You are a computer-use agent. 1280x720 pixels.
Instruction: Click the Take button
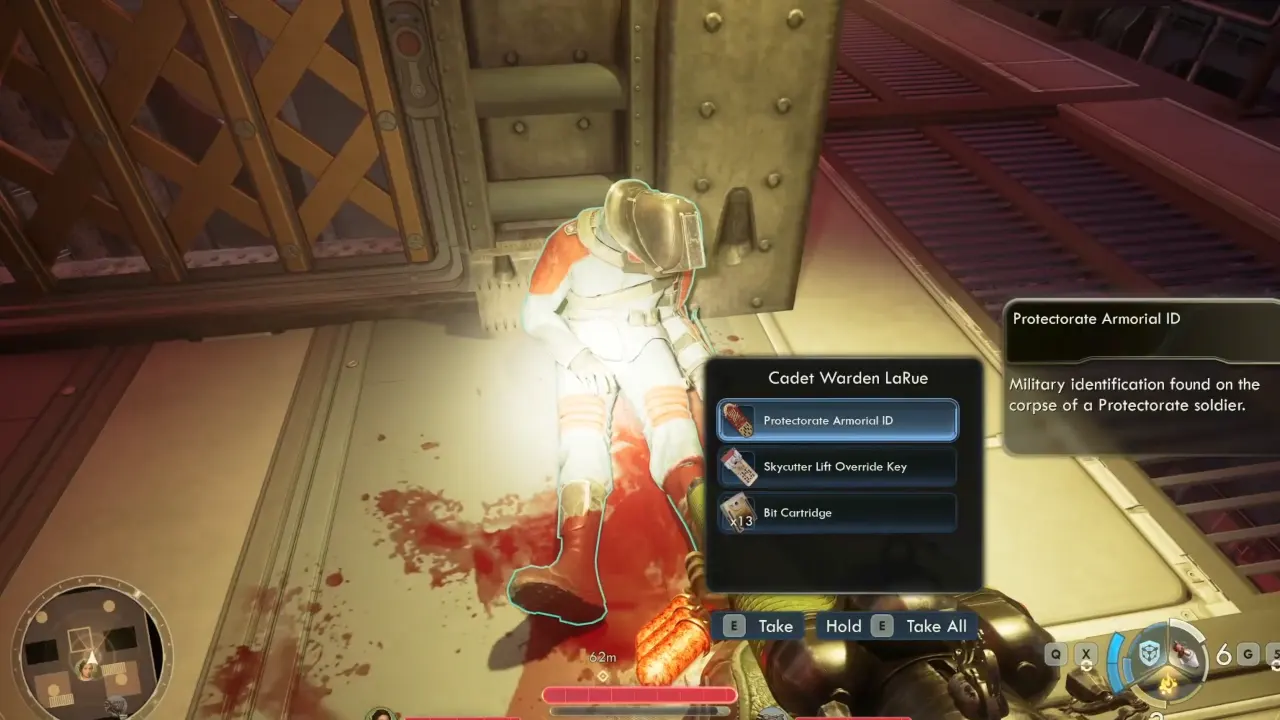coord(761,627)
